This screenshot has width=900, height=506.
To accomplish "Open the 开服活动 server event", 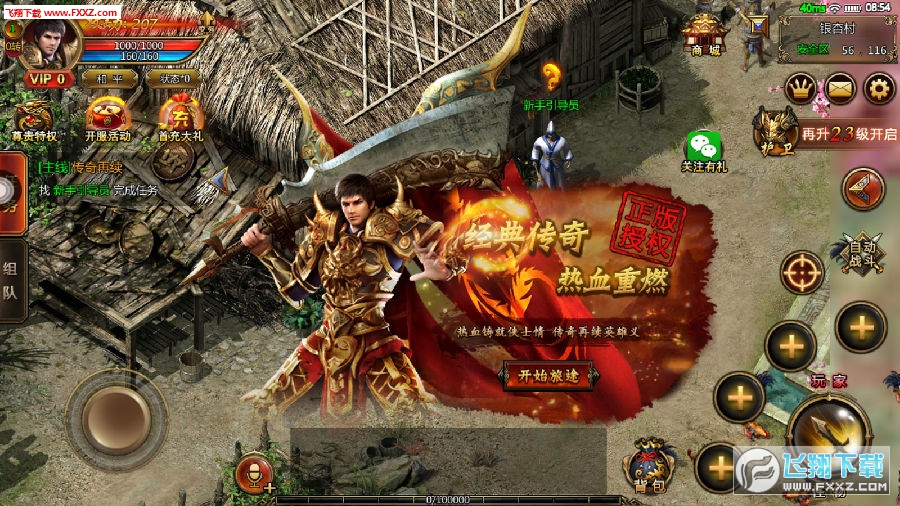I will 107,120.
